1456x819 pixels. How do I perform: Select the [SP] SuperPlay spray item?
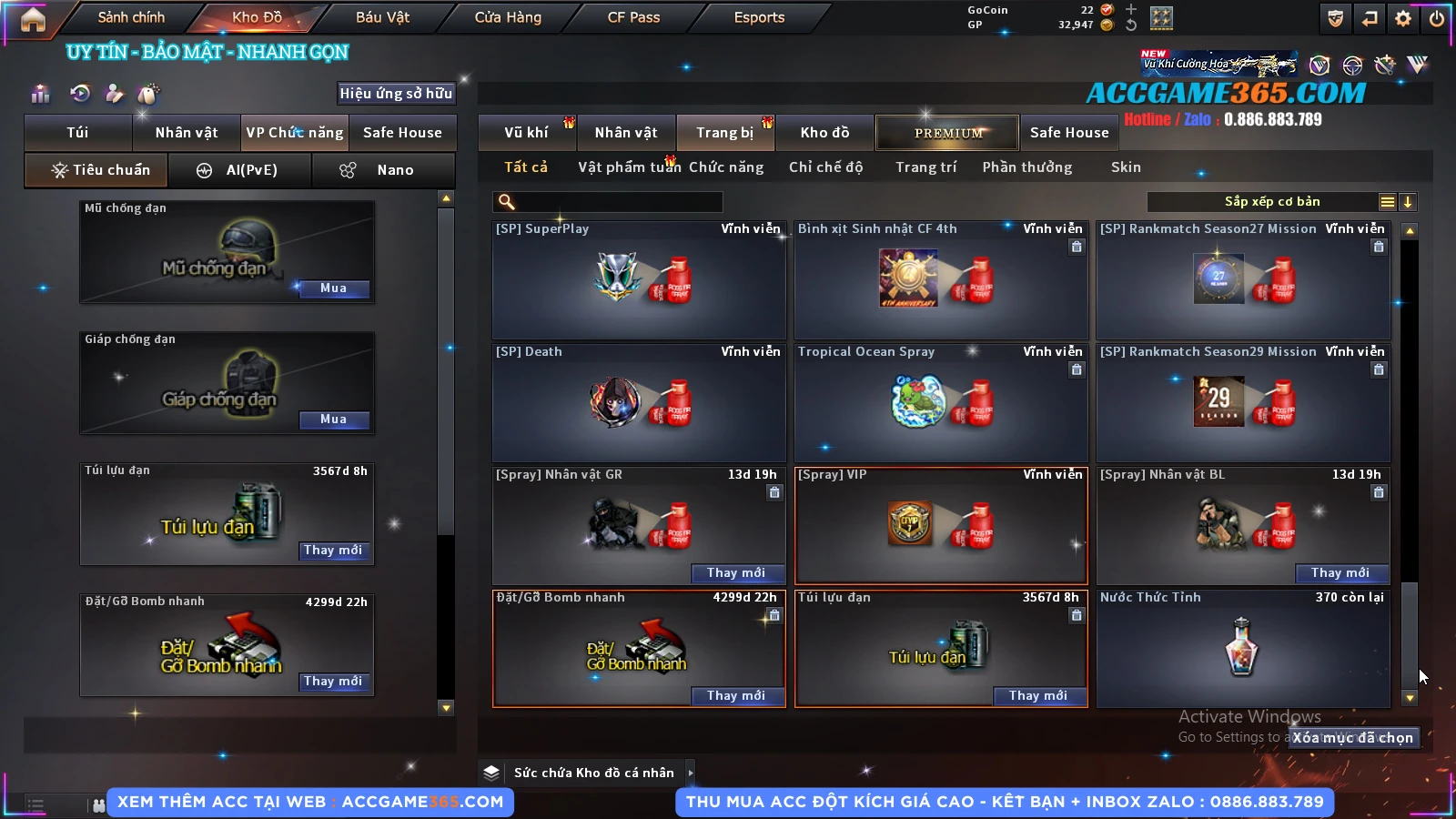[639, 280]
